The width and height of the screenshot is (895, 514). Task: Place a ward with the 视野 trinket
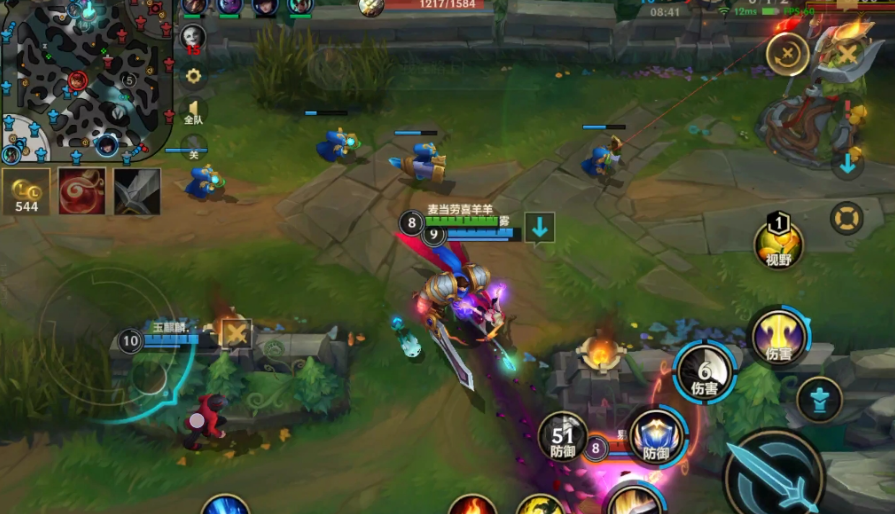778,243
